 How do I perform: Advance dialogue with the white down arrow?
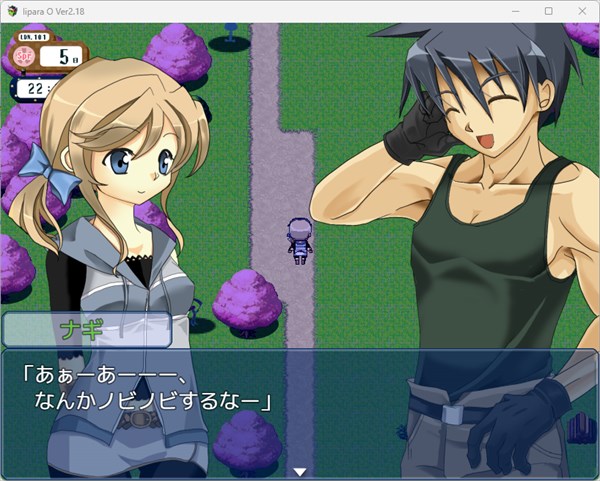[298, 470]
